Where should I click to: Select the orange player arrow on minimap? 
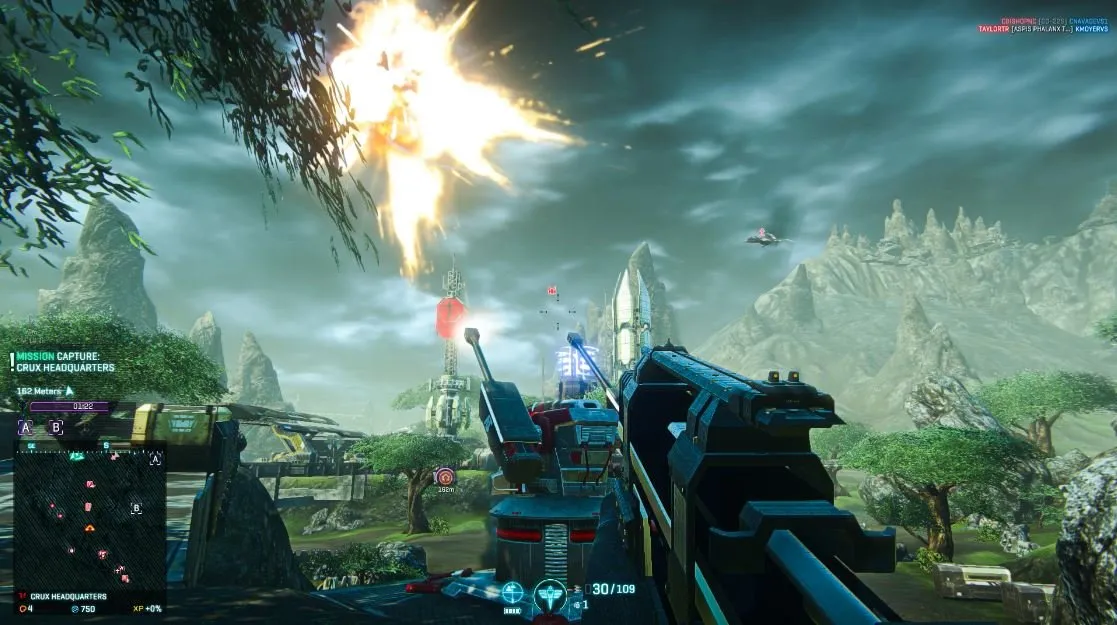(x=89, y=527)
